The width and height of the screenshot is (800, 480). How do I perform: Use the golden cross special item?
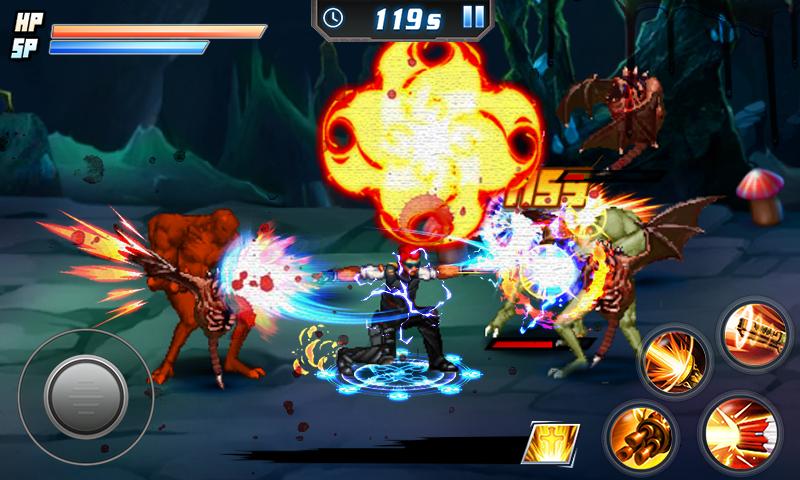(551, 442)
